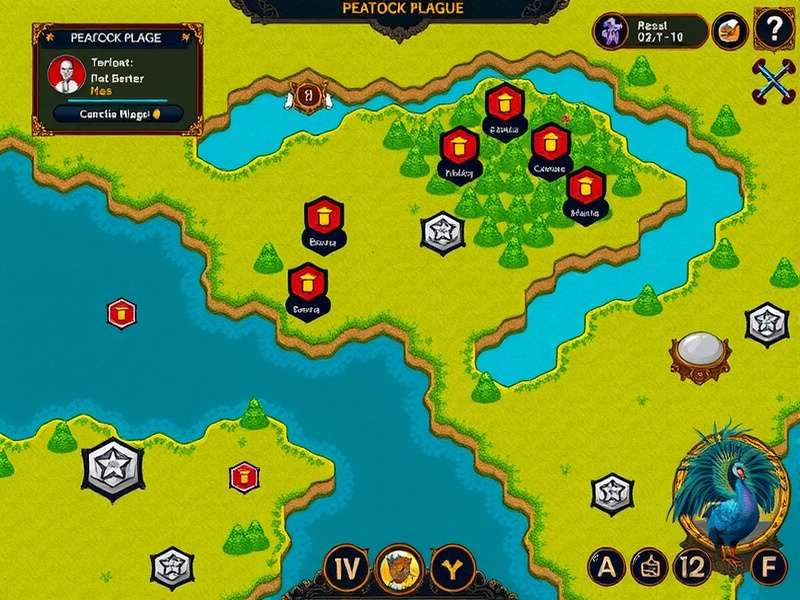The width and height of the screenshot is (800, 600).
Task: Click the shield emblem in bottom bar
Action: 399,569
